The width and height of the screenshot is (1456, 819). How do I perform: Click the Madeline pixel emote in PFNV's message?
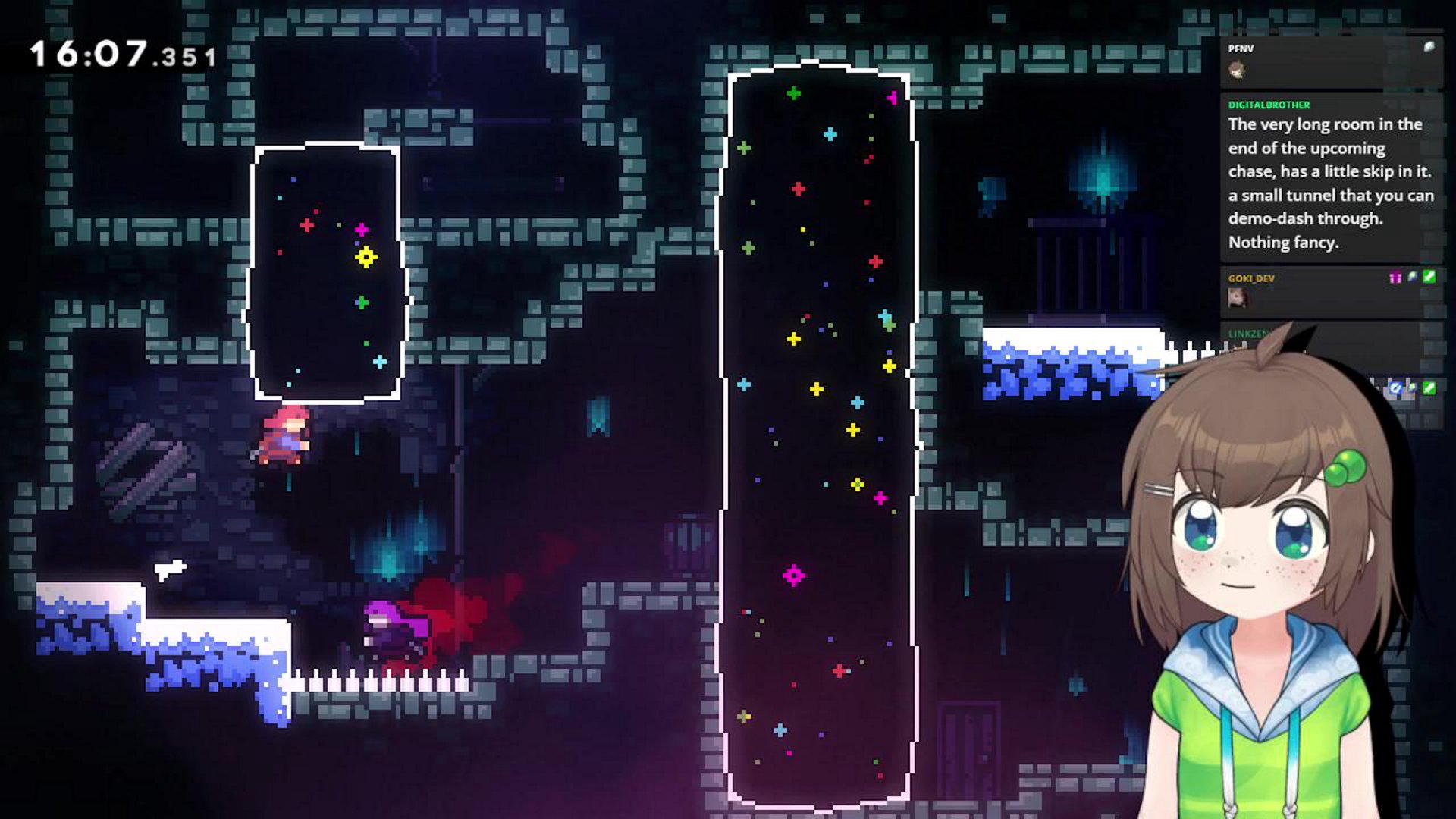[1236, 69]
